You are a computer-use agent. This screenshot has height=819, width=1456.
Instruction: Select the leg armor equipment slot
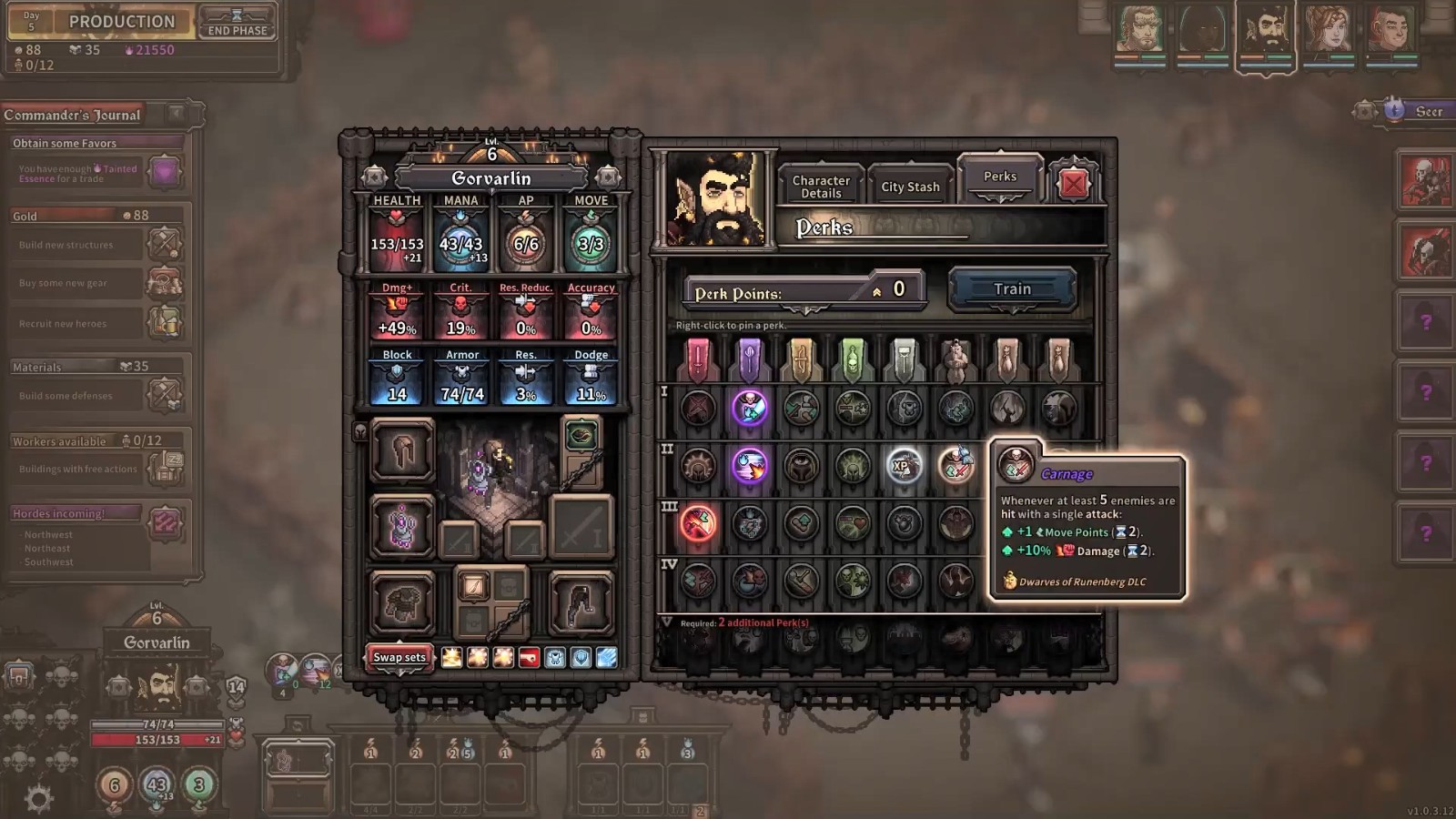pyautogui.click(x=581, y=602)
